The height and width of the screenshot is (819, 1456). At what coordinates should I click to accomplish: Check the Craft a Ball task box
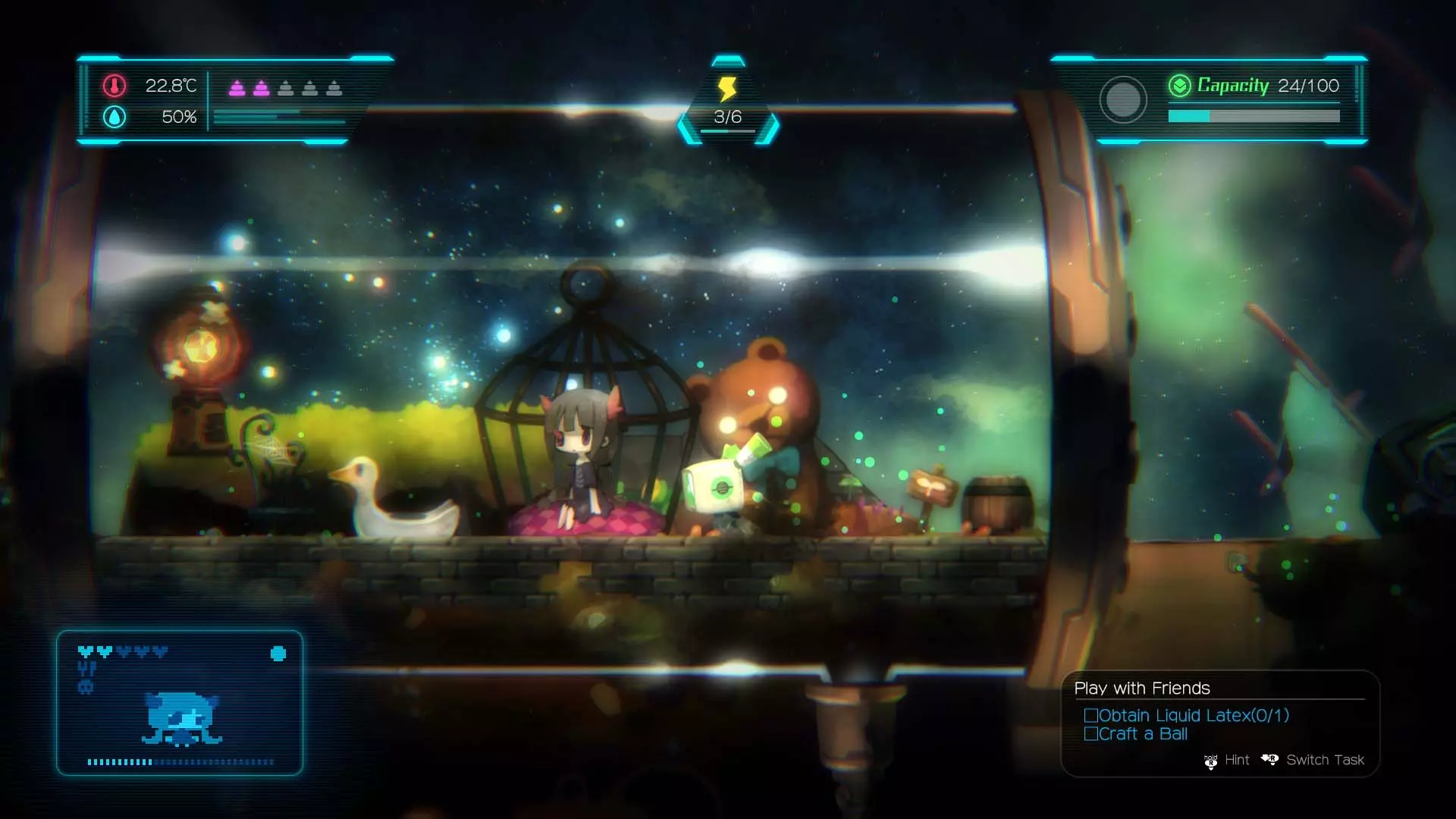[x=1092, y=733]
